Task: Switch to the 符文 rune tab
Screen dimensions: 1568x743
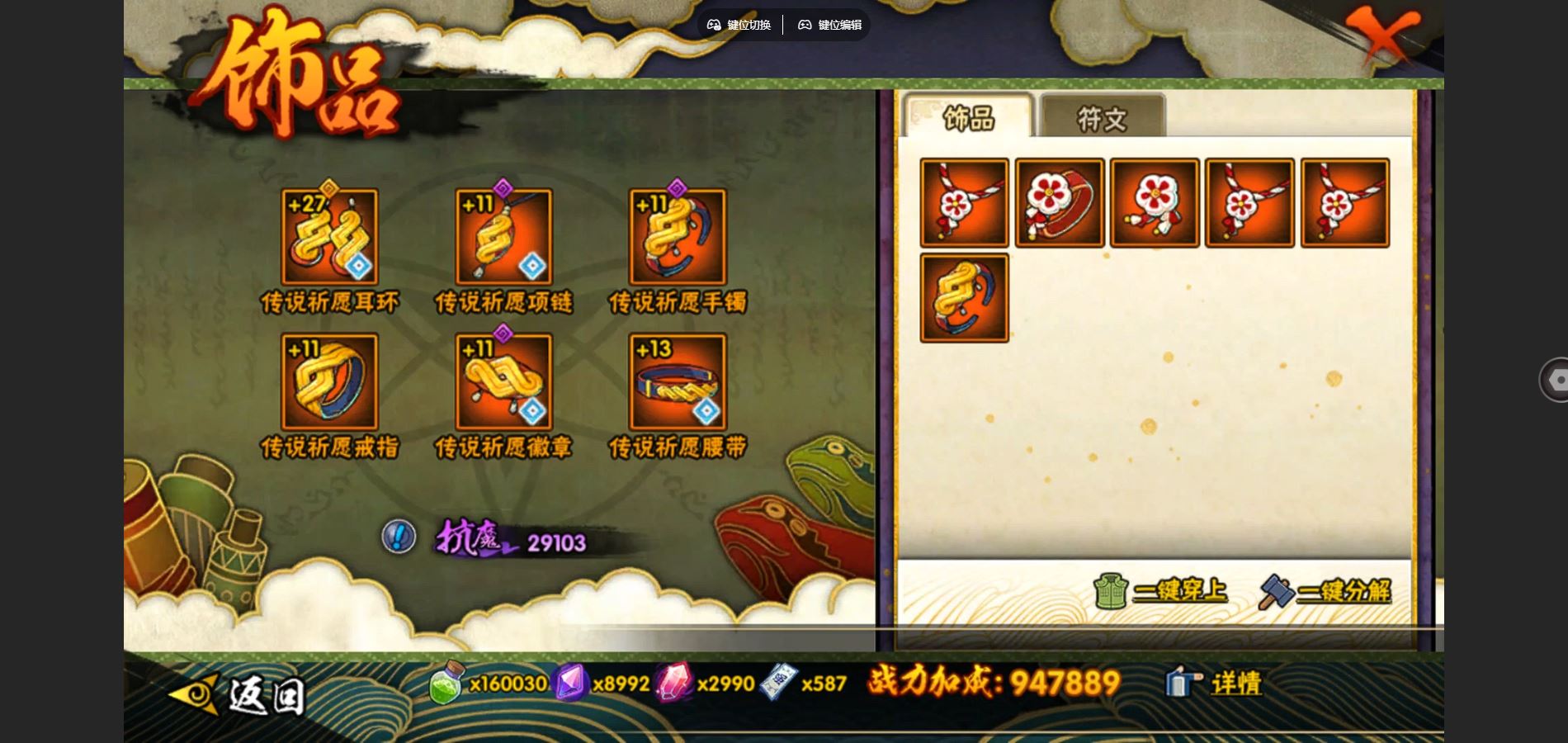Action: pos(1102,118)
